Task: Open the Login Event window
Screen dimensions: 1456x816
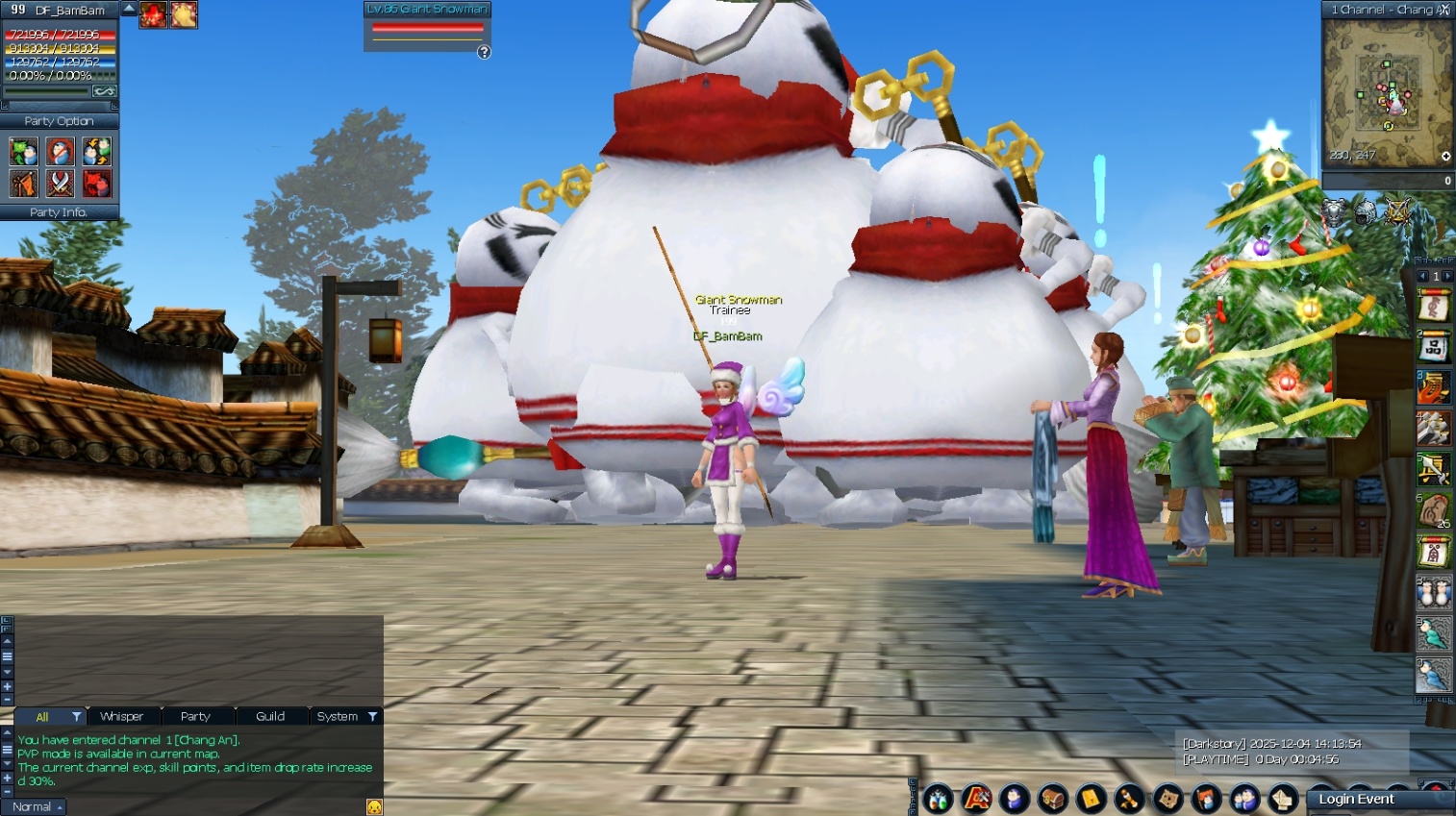Action: tap(1356, 799)
